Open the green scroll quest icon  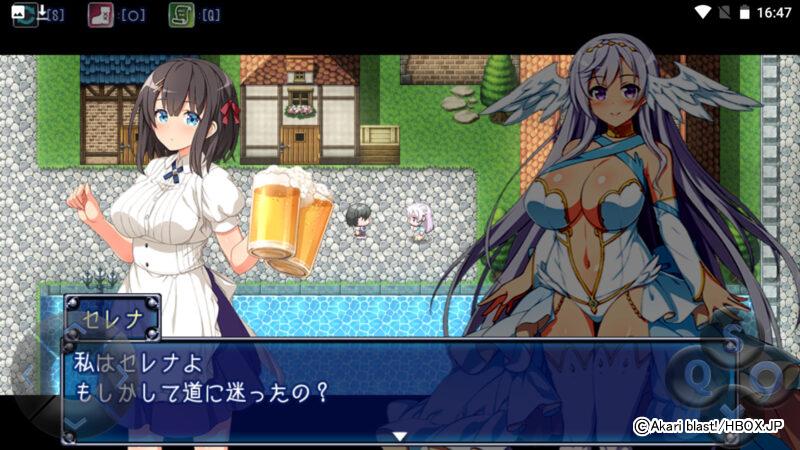pos(181,14)
